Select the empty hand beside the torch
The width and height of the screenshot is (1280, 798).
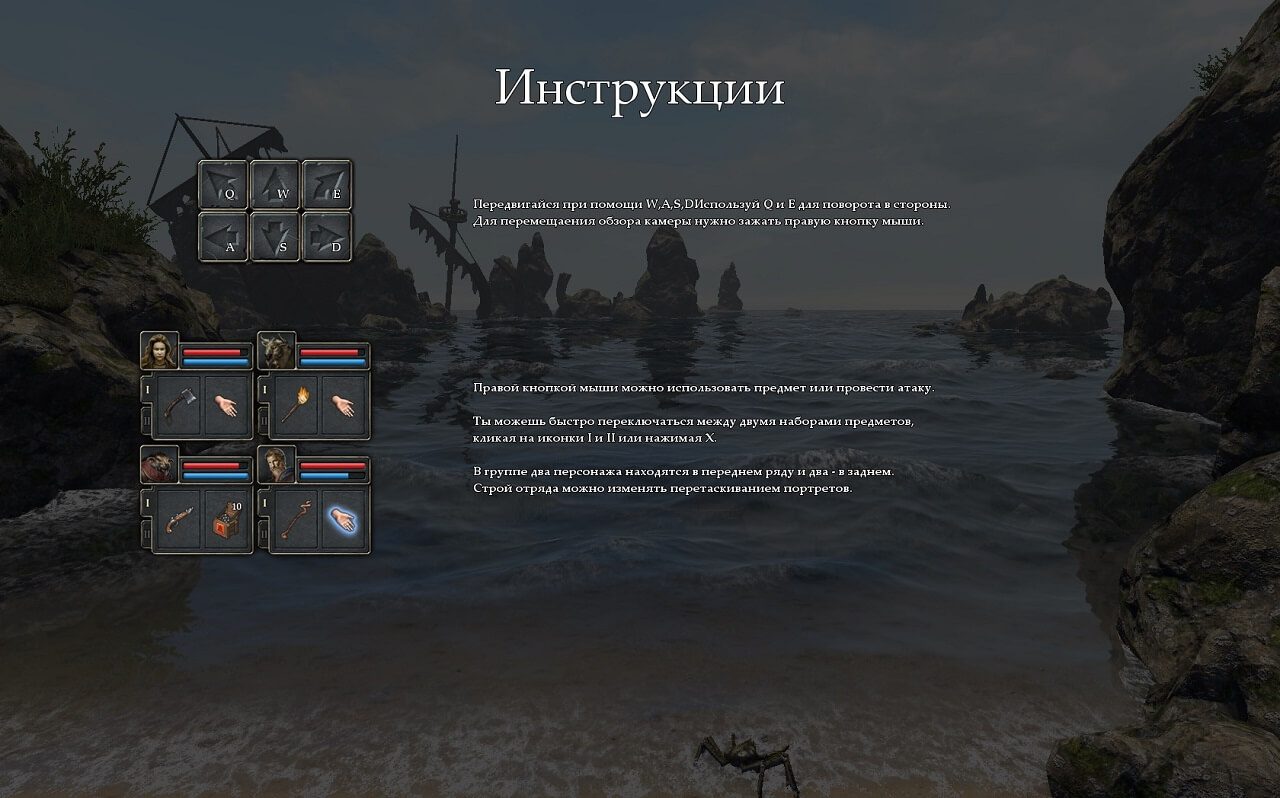click(343, 405)
